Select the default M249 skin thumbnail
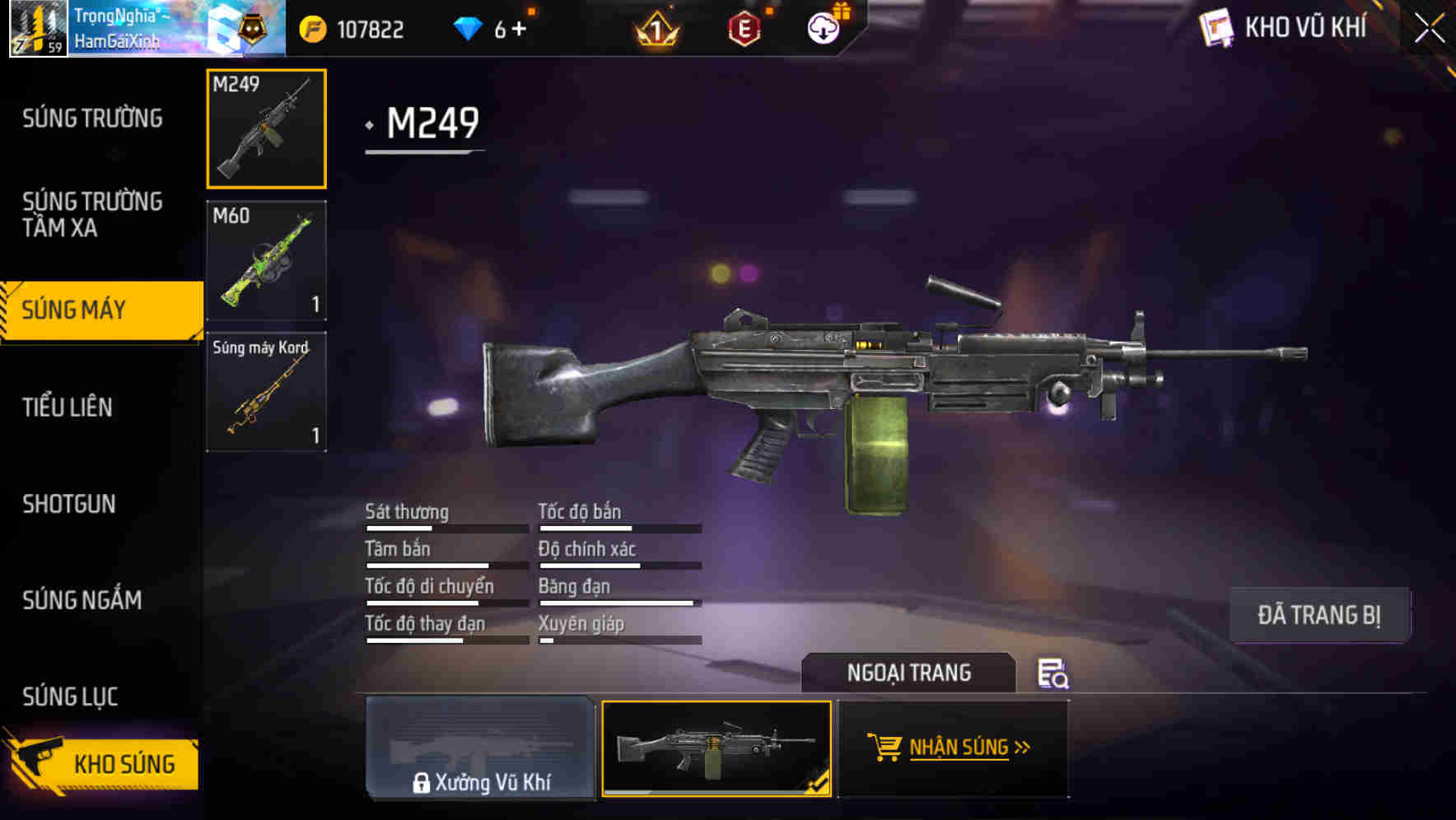Screen dimensions: 1456x820 716,749
